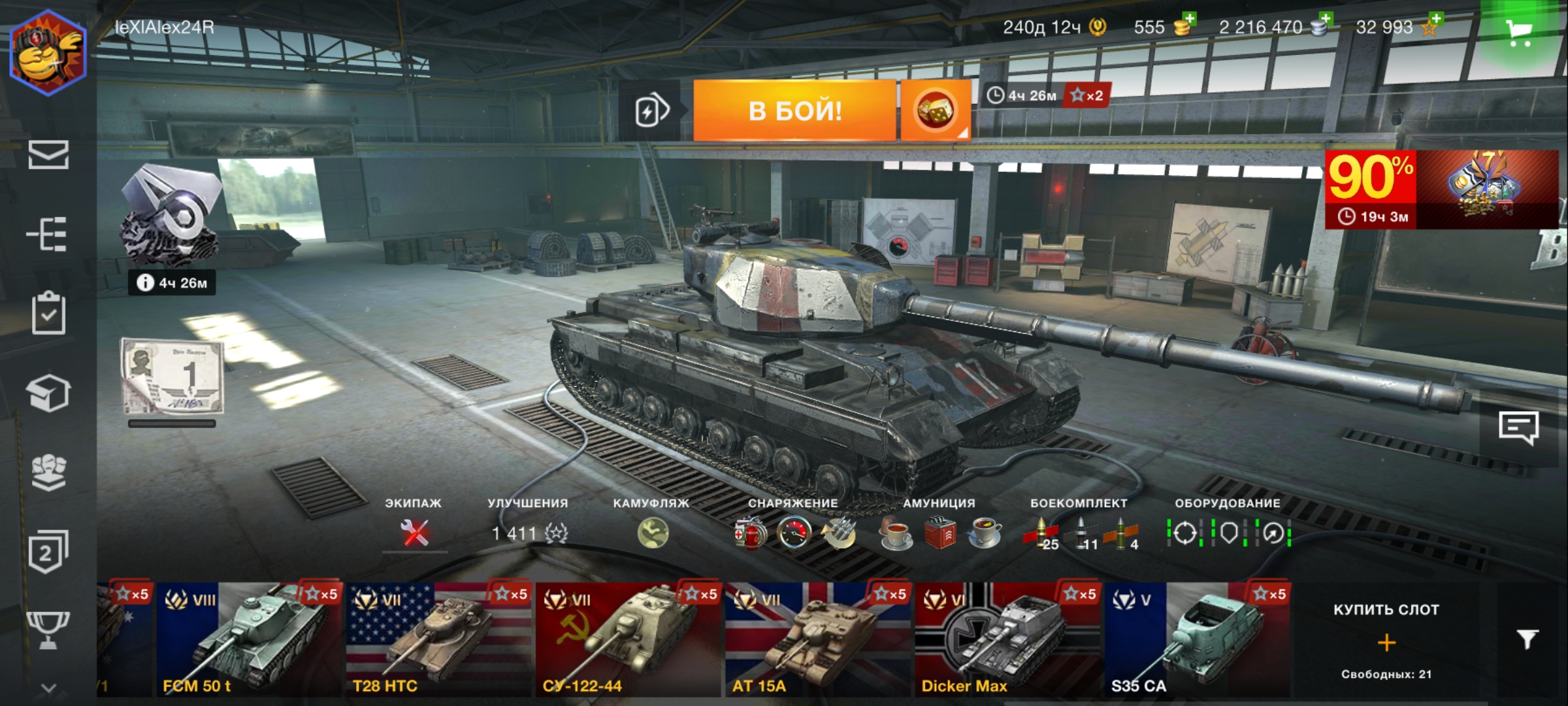Open the tank carousel filter

point(1527,639)
